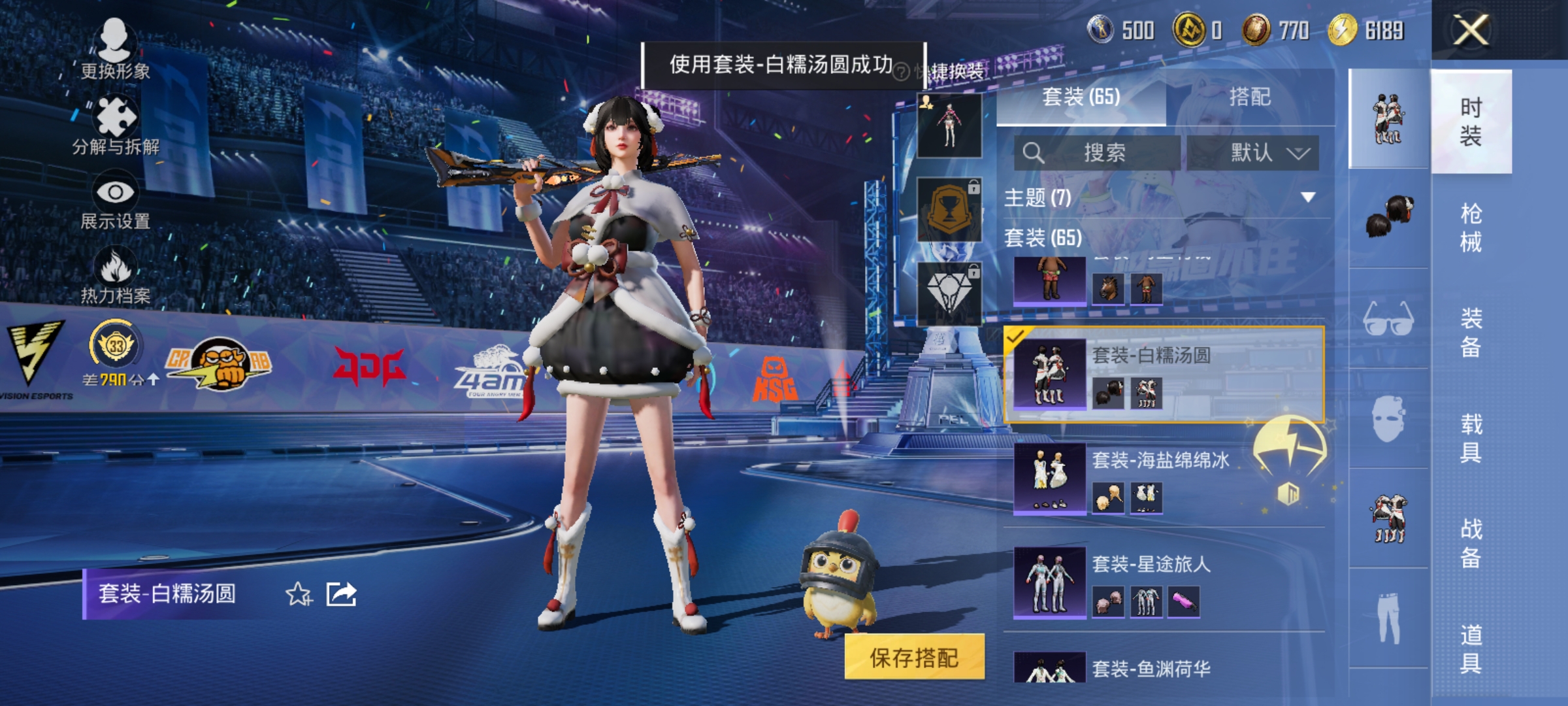
Task: Click the search magnifier in the outfit panel
Action: (x=1036, y=152)
